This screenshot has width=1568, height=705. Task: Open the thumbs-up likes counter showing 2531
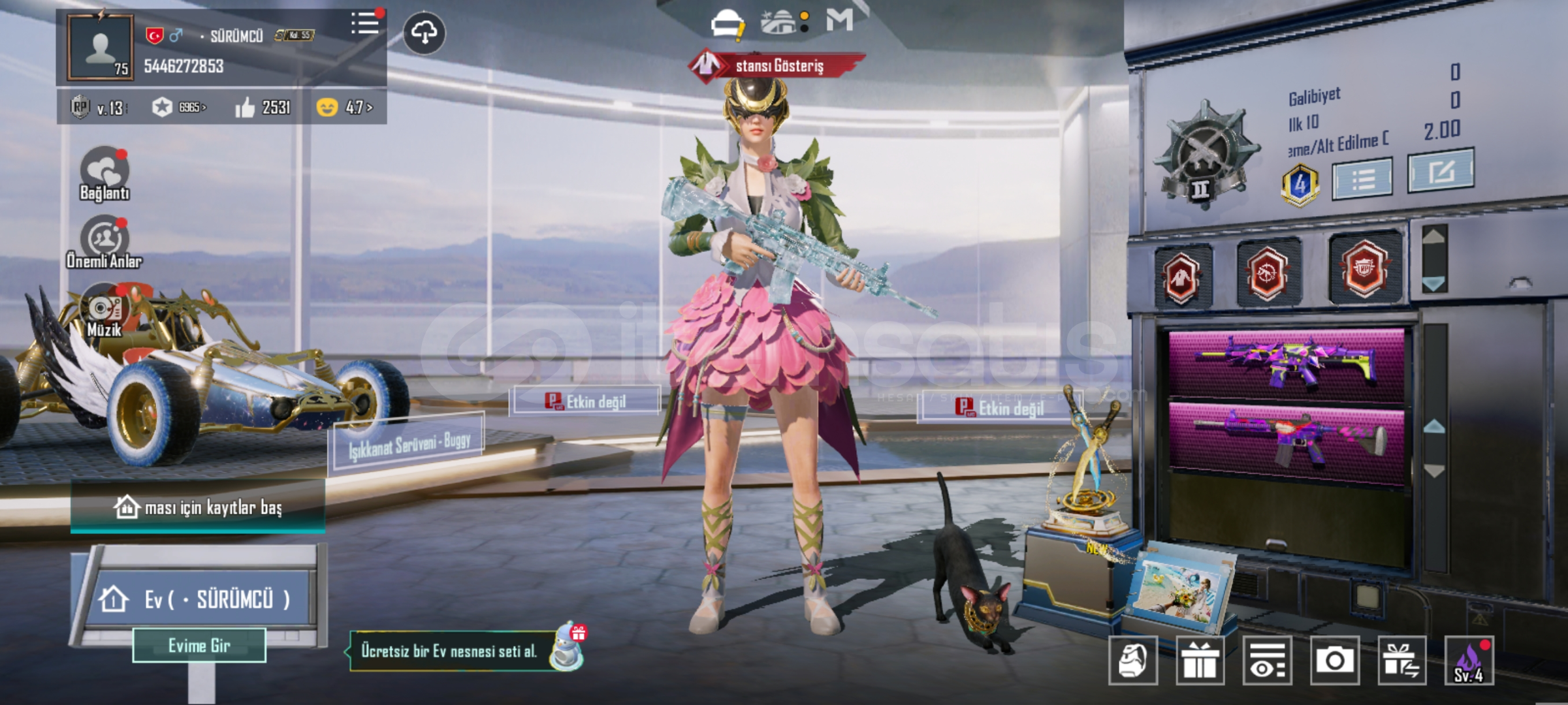click(x=263, y=107)
